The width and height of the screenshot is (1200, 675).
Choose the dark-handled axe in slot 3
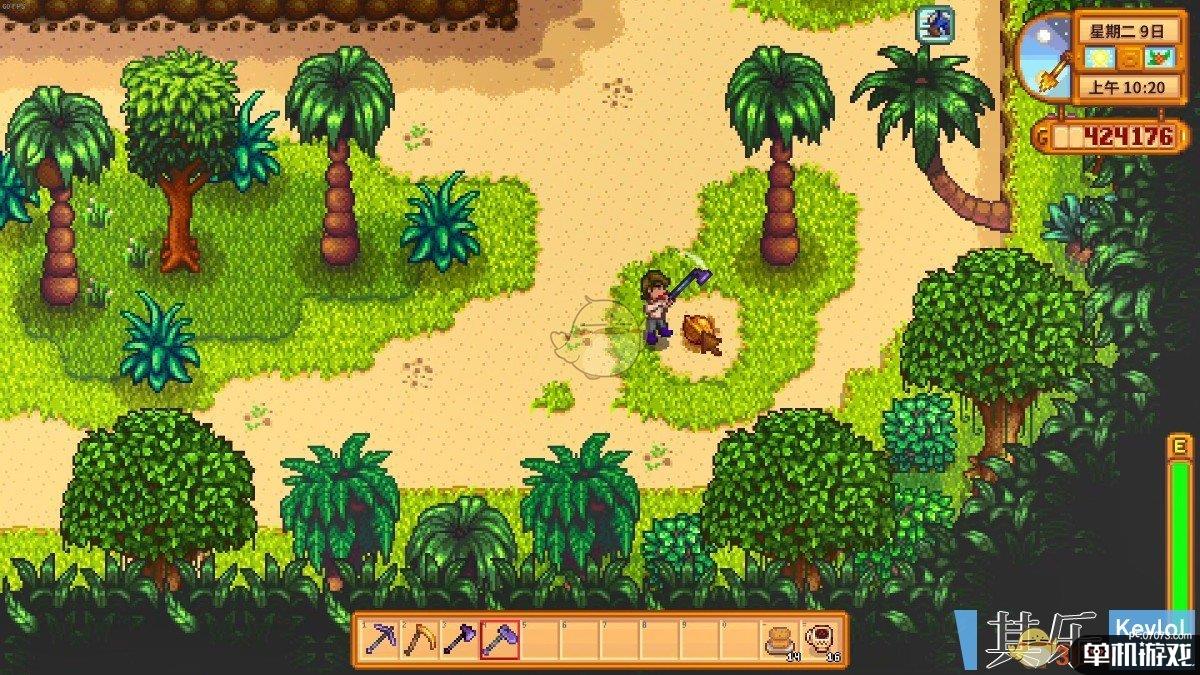click(x=459, y=639)
